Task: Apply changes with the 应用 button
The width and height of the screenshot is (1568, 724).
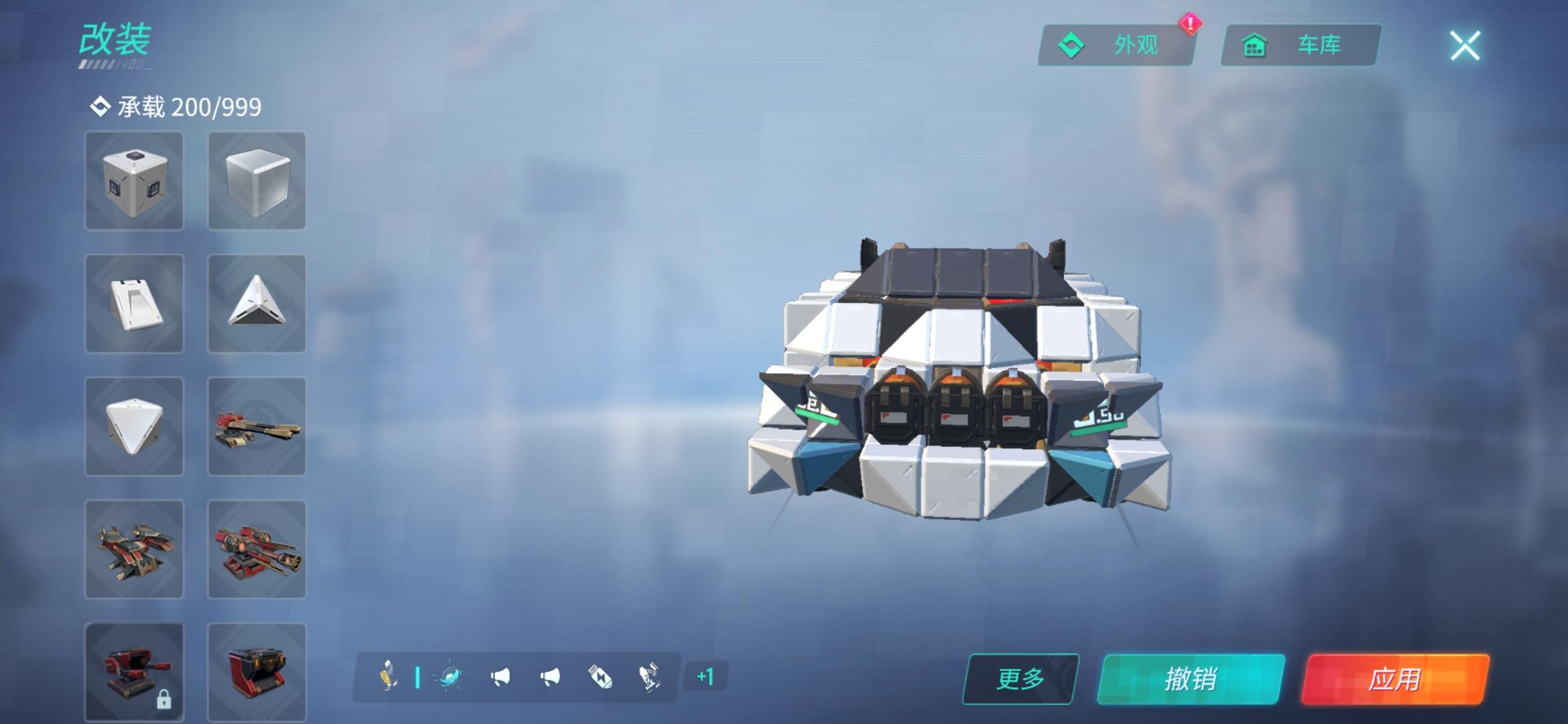Action: point(1394,679)
